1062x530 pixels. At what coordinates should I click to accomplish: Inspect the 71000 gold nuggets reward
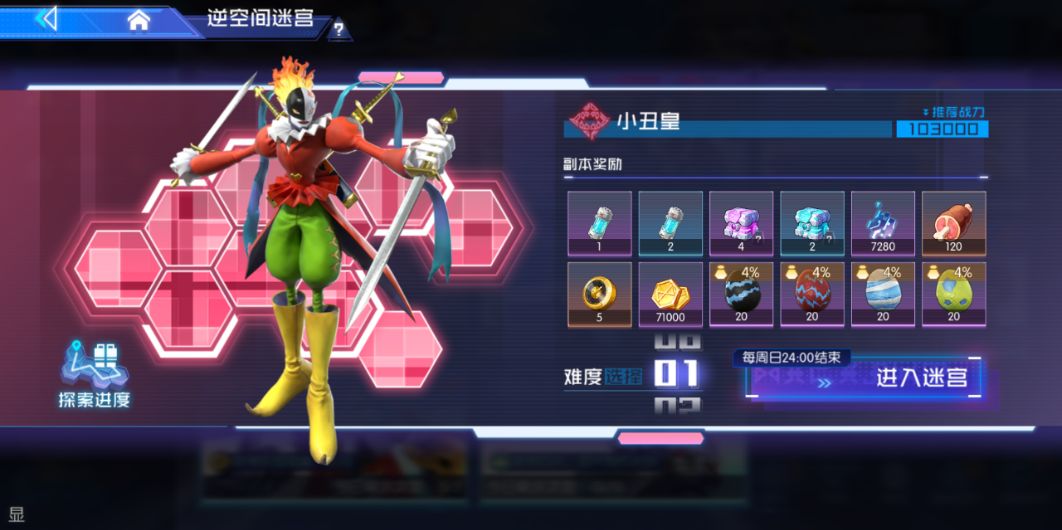[x=670, y=294]
